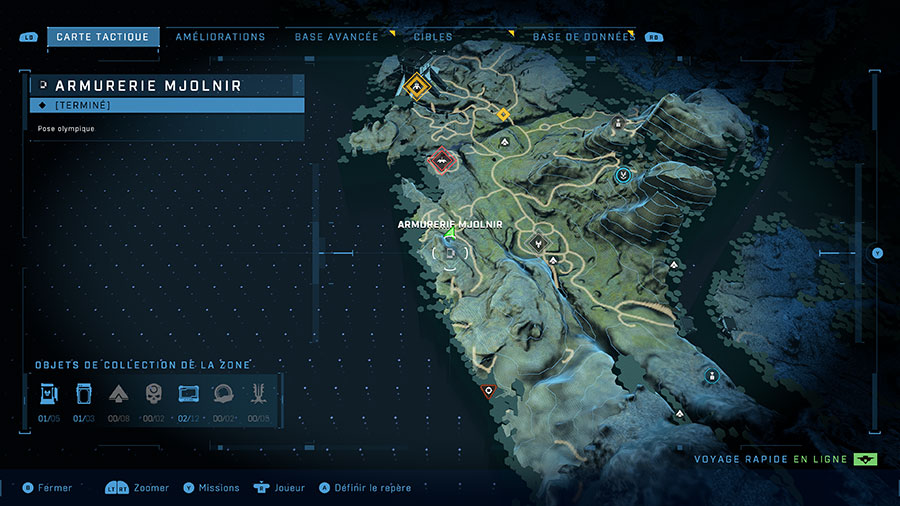Open the Carte Tactique tab
Image resolution: width=900 pixels, height=506 pixels.
pyautogui.click(x=103, y=37)
